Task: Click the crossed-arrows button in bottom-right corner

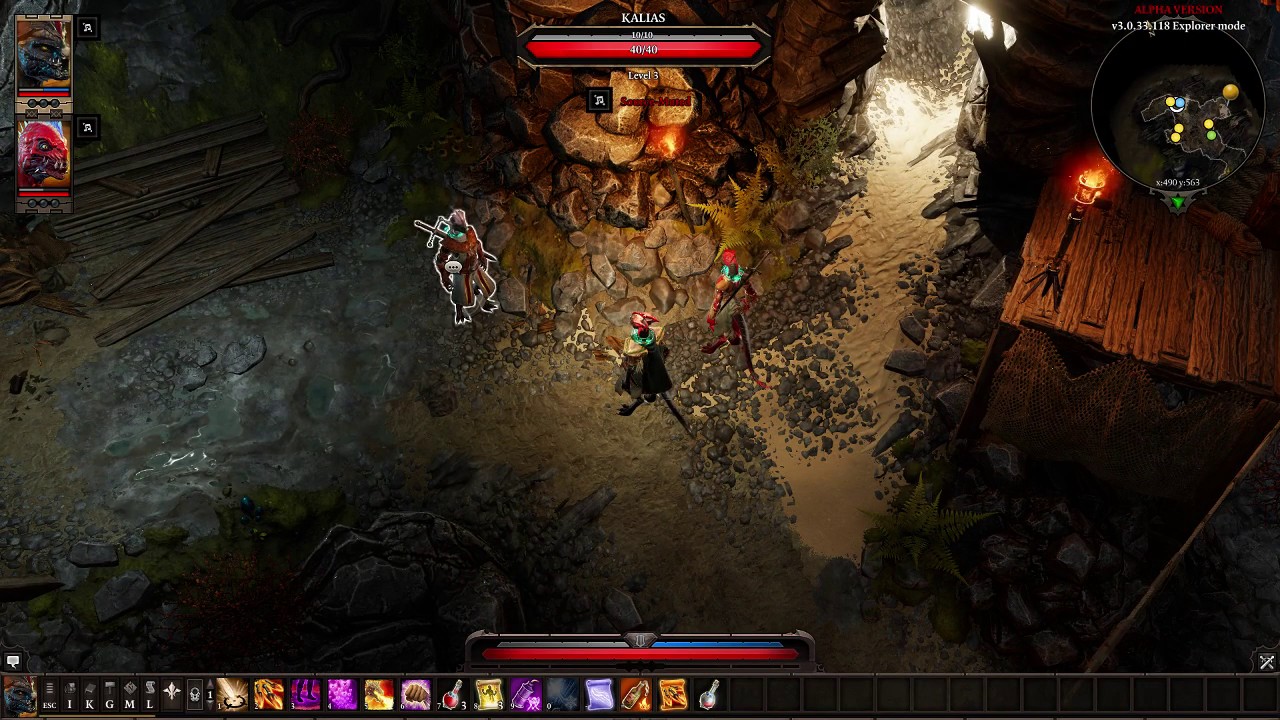Action: pos(1267,662)
